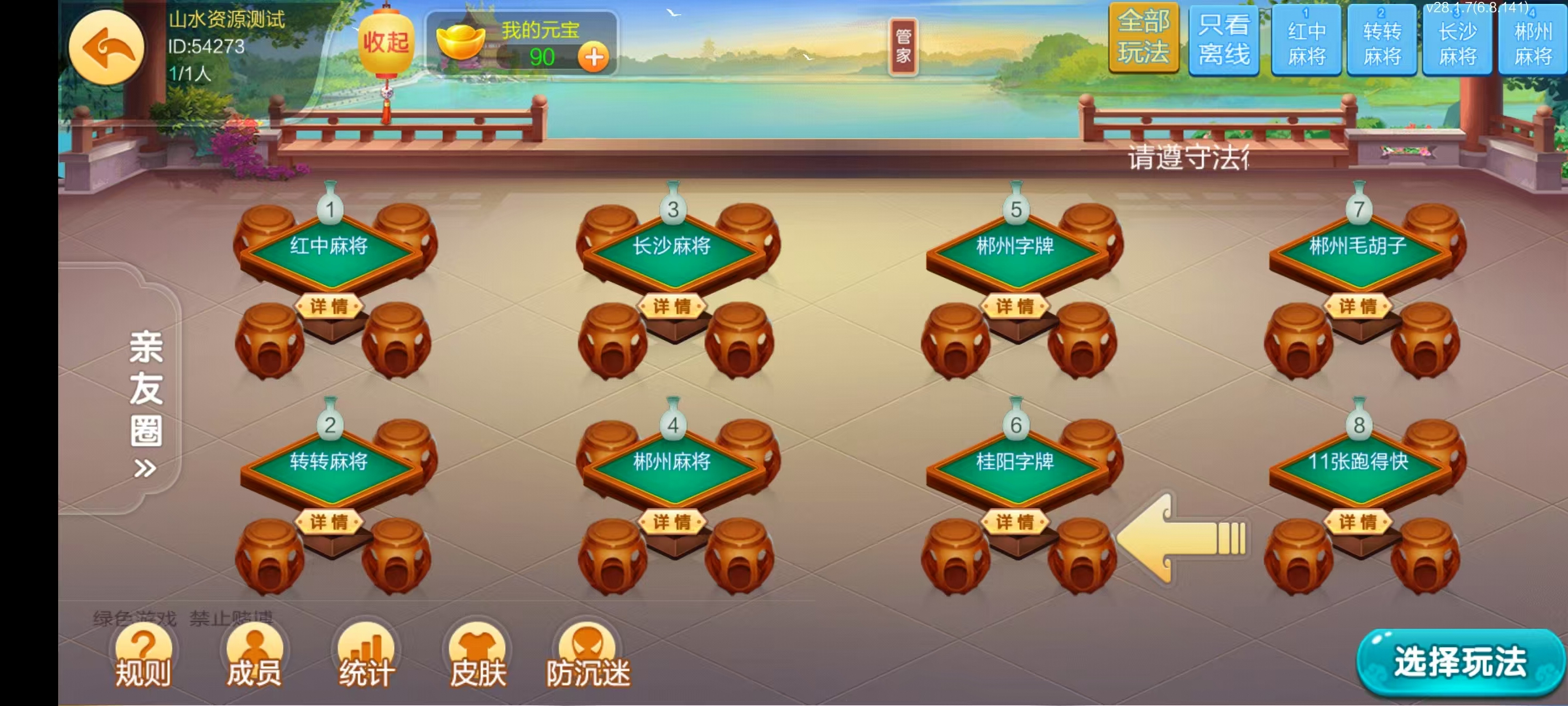Open 详情 for table 1 红中麻将
Viewport: 1568px width, 706px height.
click(x=331, y=305)
